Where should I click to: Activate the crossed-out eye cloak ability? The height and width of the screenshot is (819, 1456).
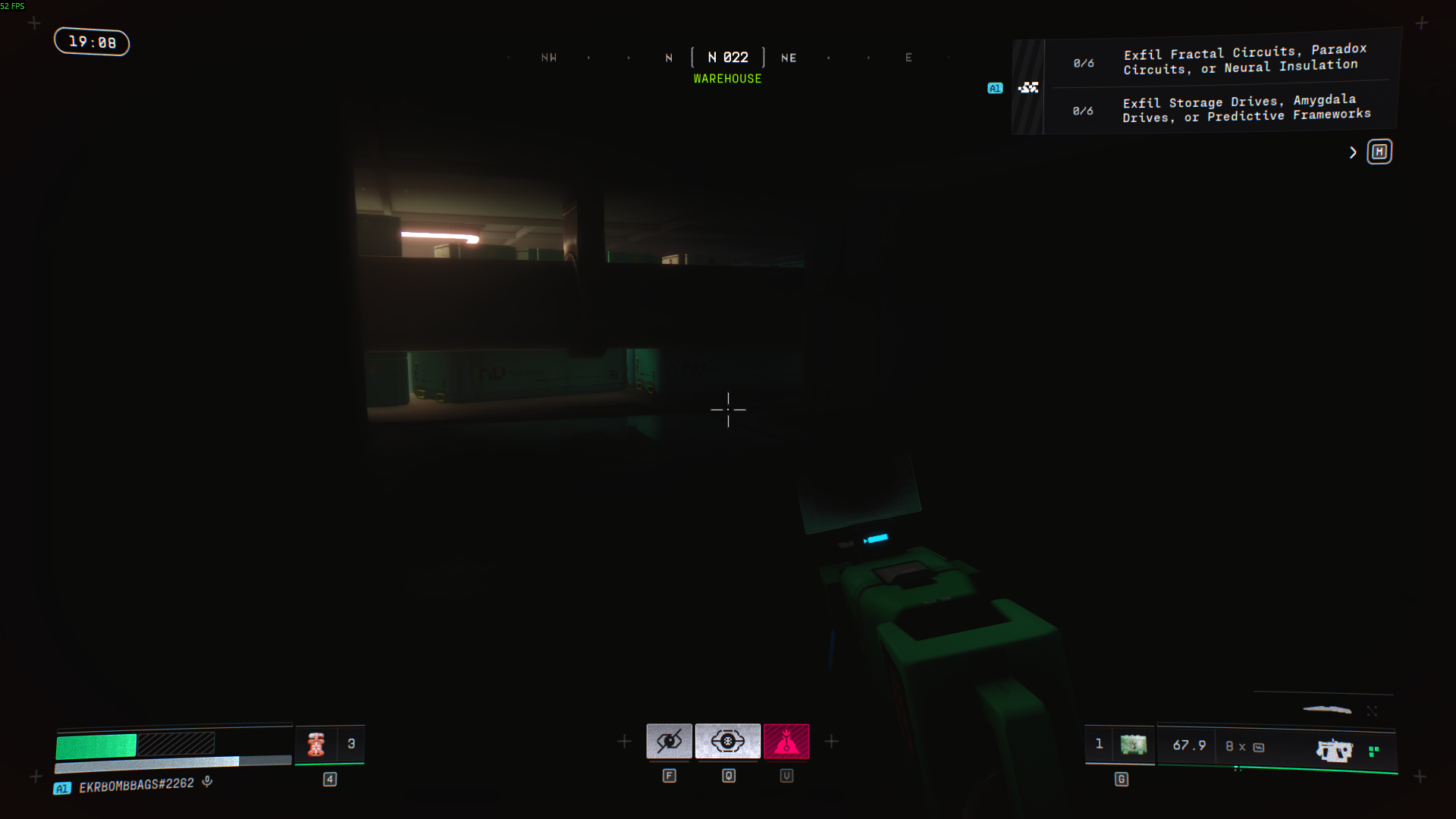(x=669, y=741)
